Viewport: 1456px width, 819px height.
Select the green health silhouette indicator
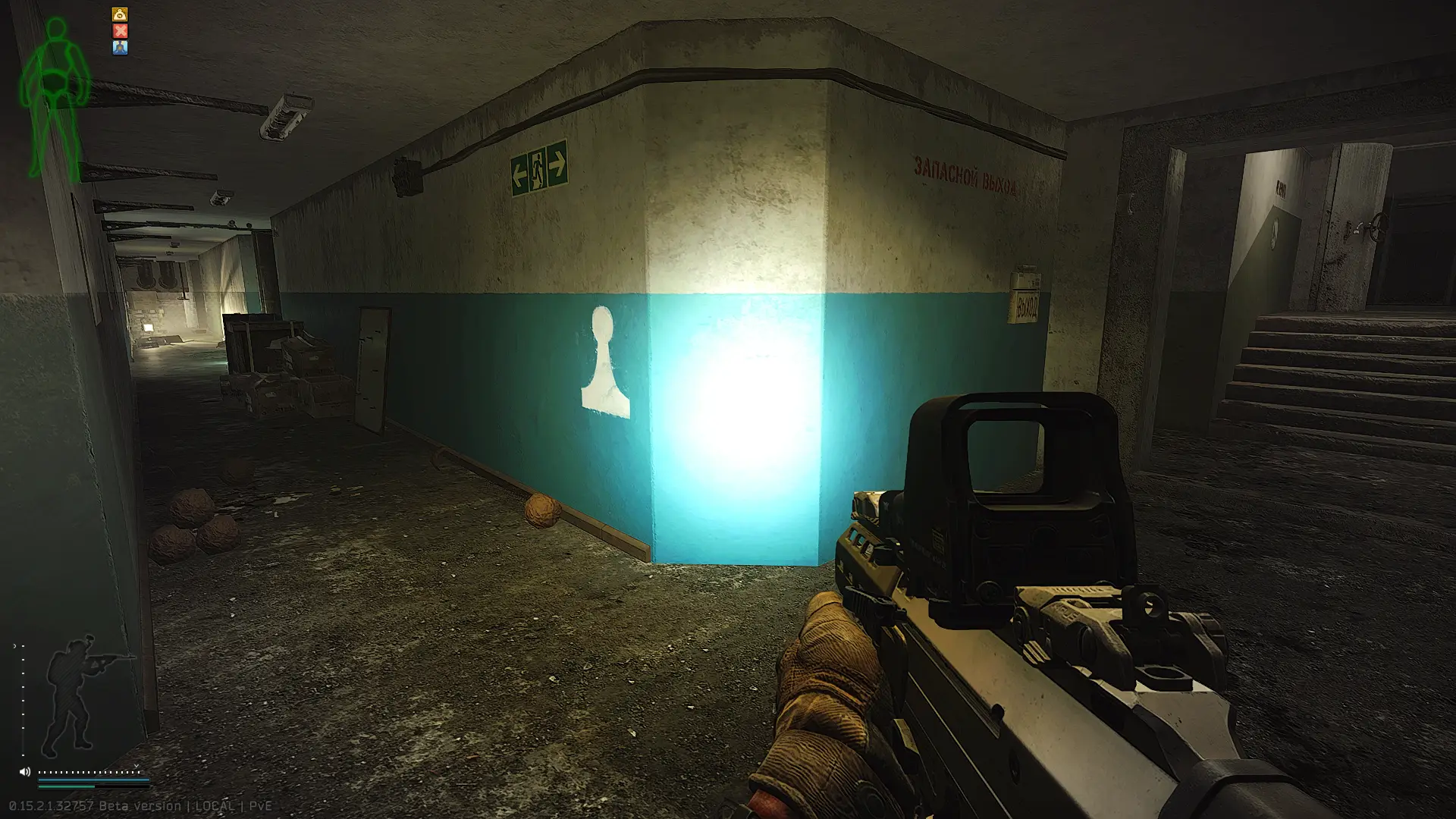(55, 83)
